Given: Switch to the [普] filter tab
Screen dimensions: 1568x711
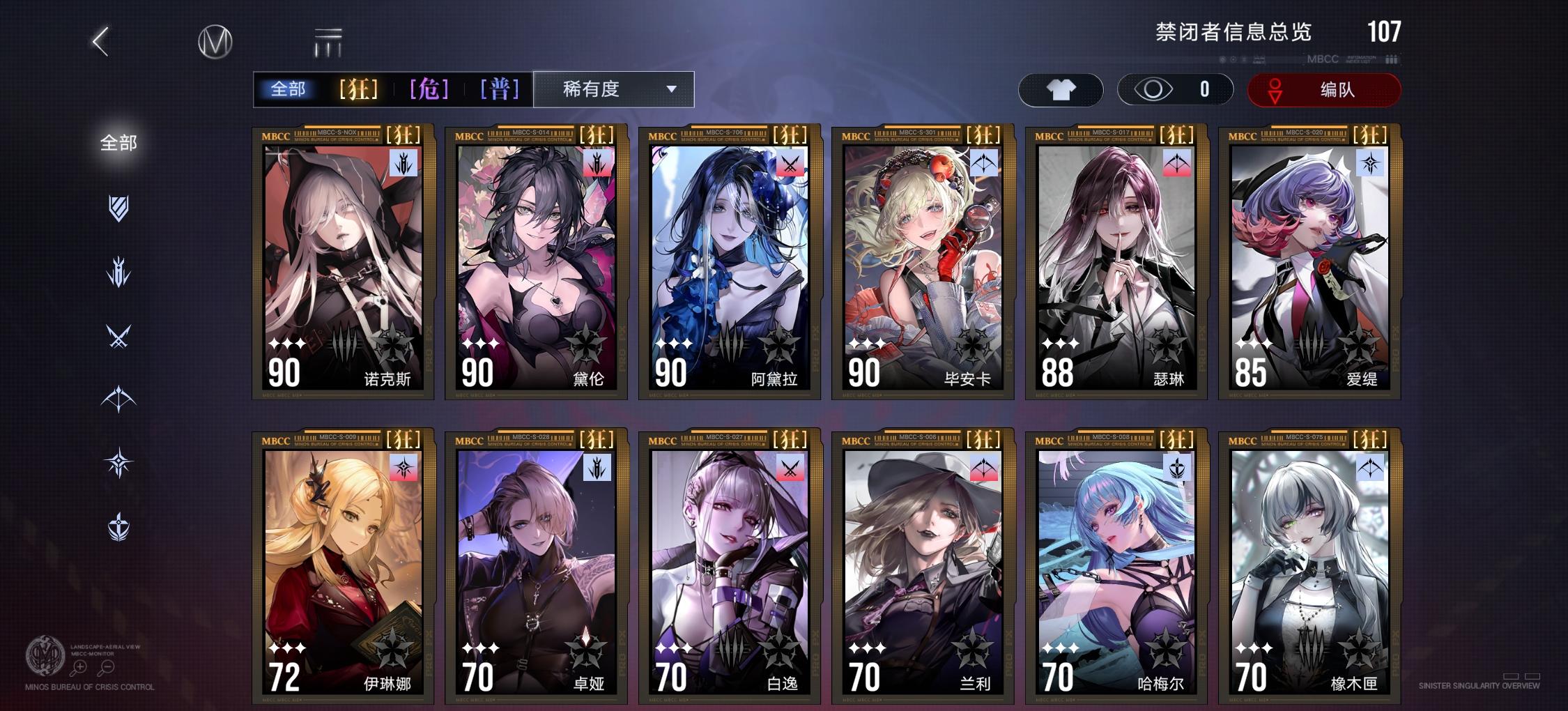Looking at the screenshot, I should (499, 89).
